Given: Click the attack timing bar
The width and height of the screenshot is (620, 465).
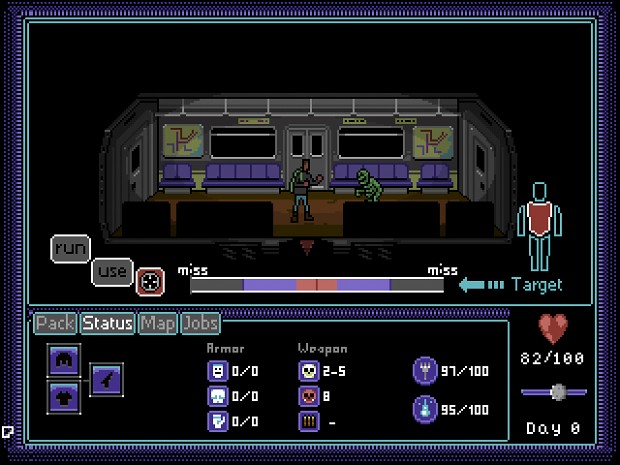Looking at the screenshot, I should [x=317, y=285].
